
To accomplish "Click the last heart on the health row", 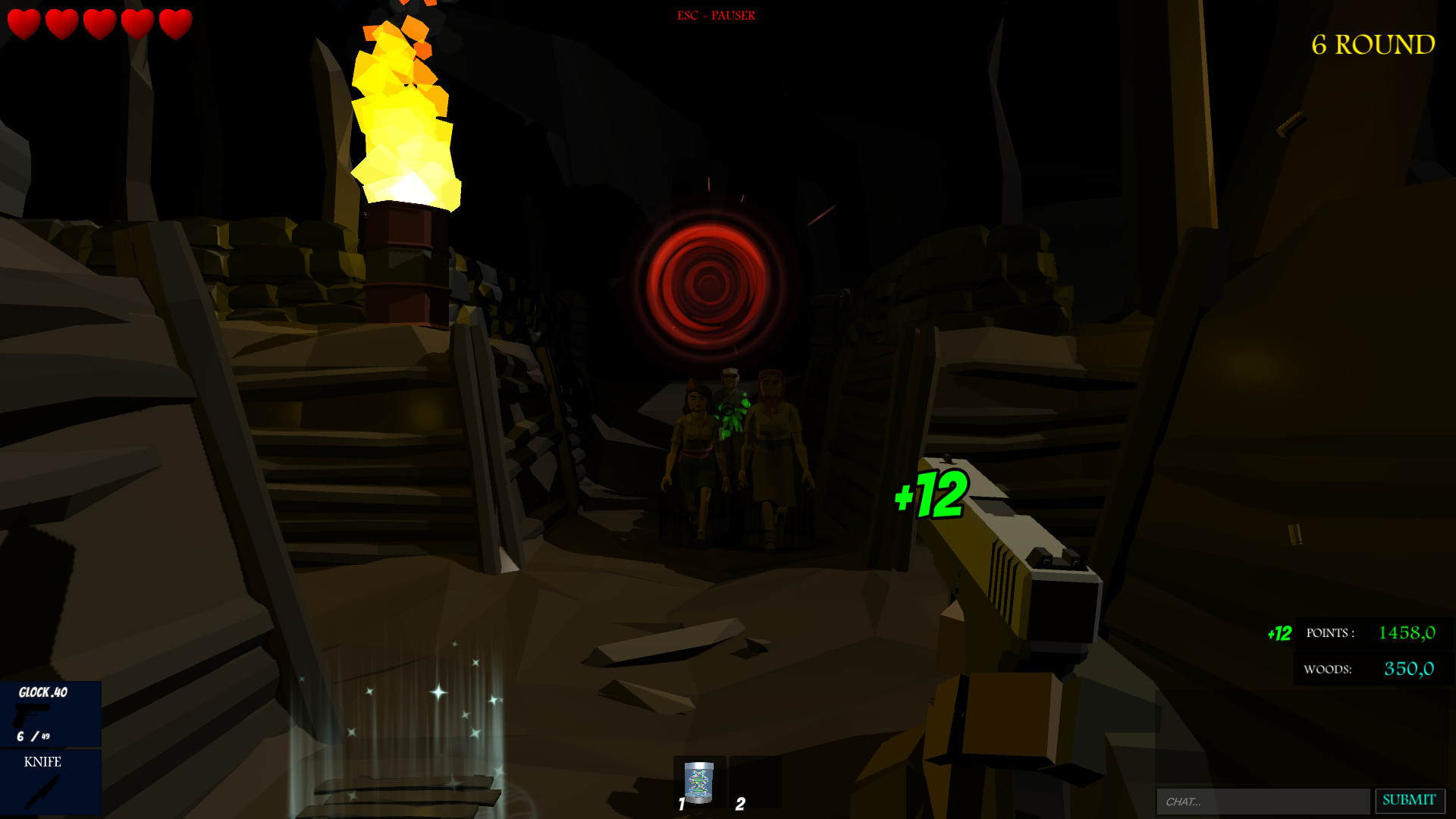I will [174, 24].
